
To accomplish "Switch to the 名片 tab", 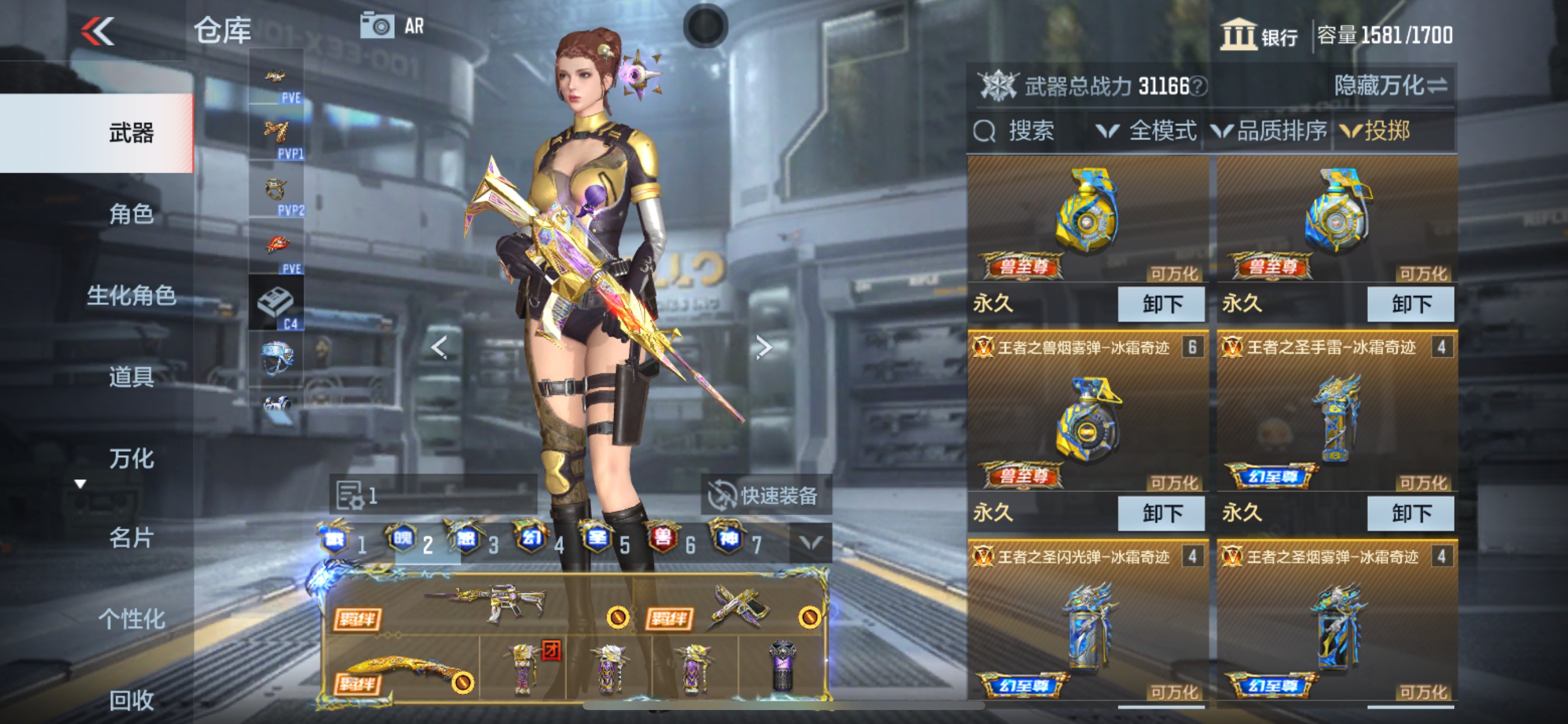I will [131, 538].
